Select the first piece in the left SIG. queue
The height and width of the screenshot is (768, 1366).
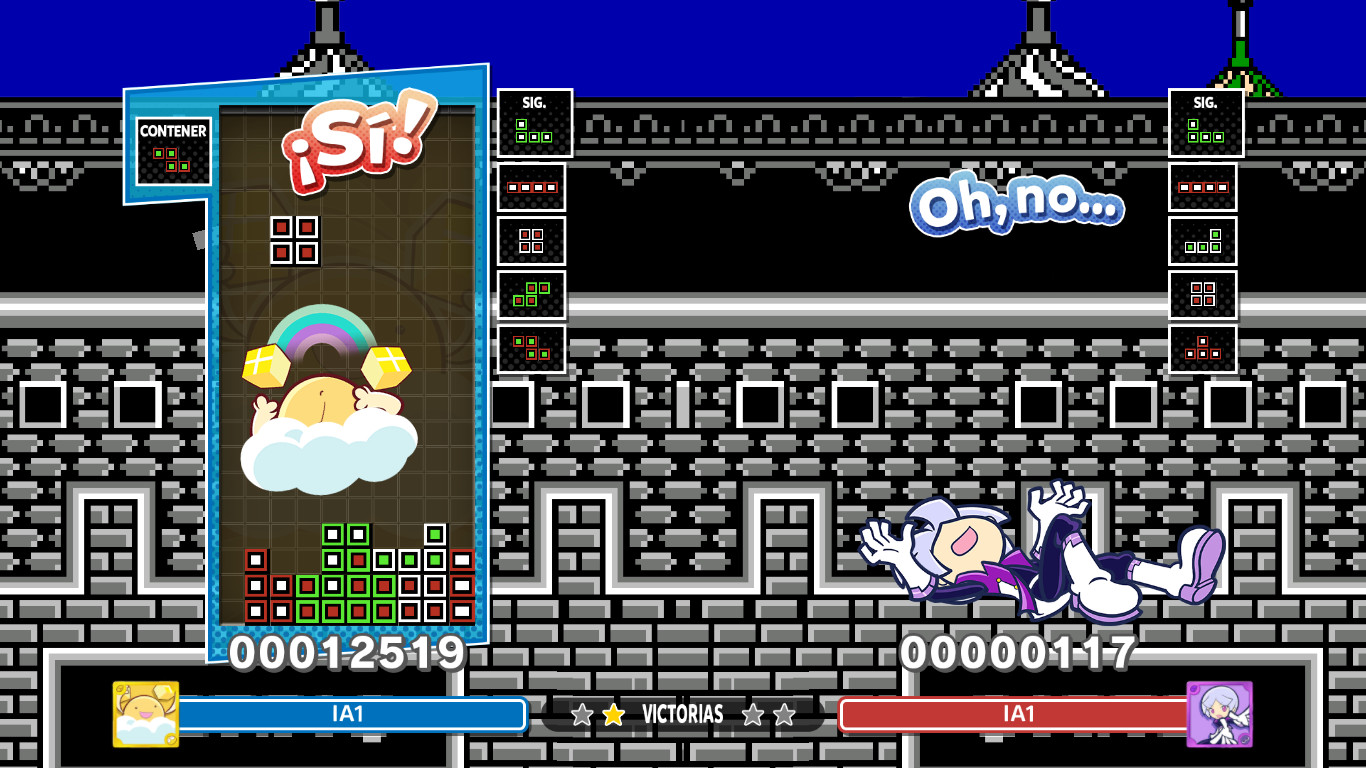[x=533, y=122]
